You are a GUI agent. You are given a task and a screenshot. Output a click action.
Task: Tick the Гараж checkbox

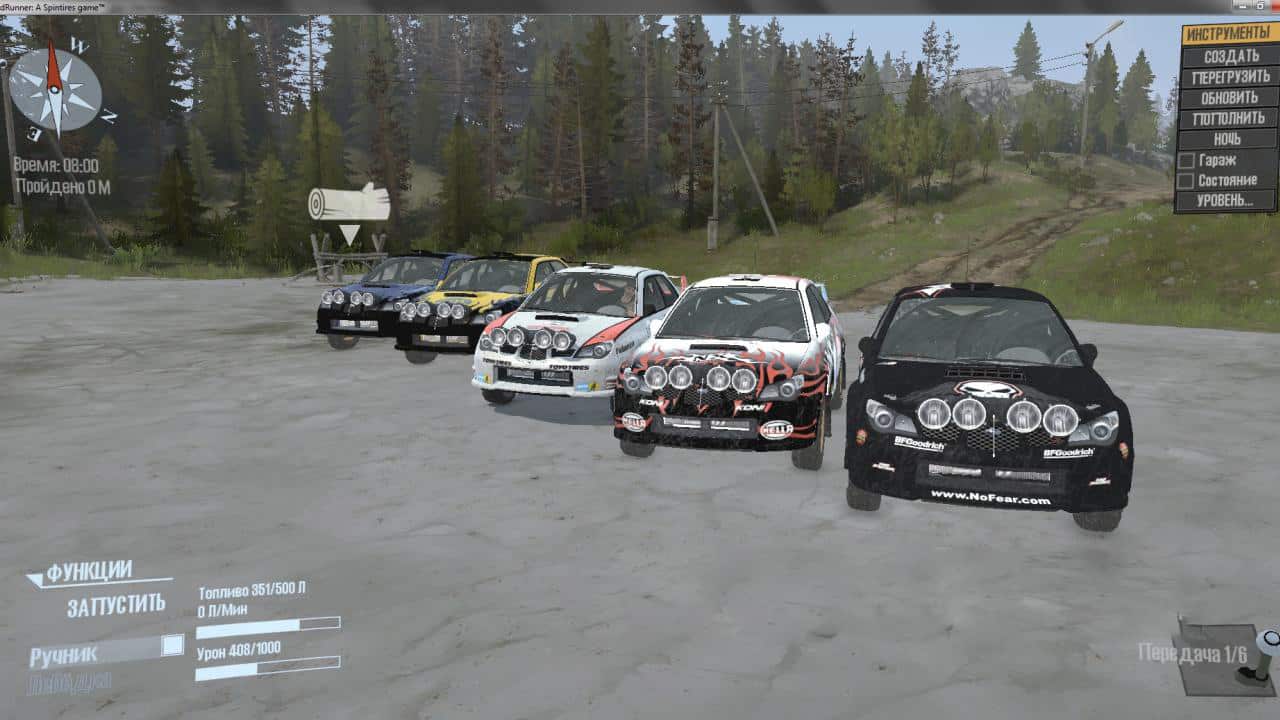[x=1186, y=160]
